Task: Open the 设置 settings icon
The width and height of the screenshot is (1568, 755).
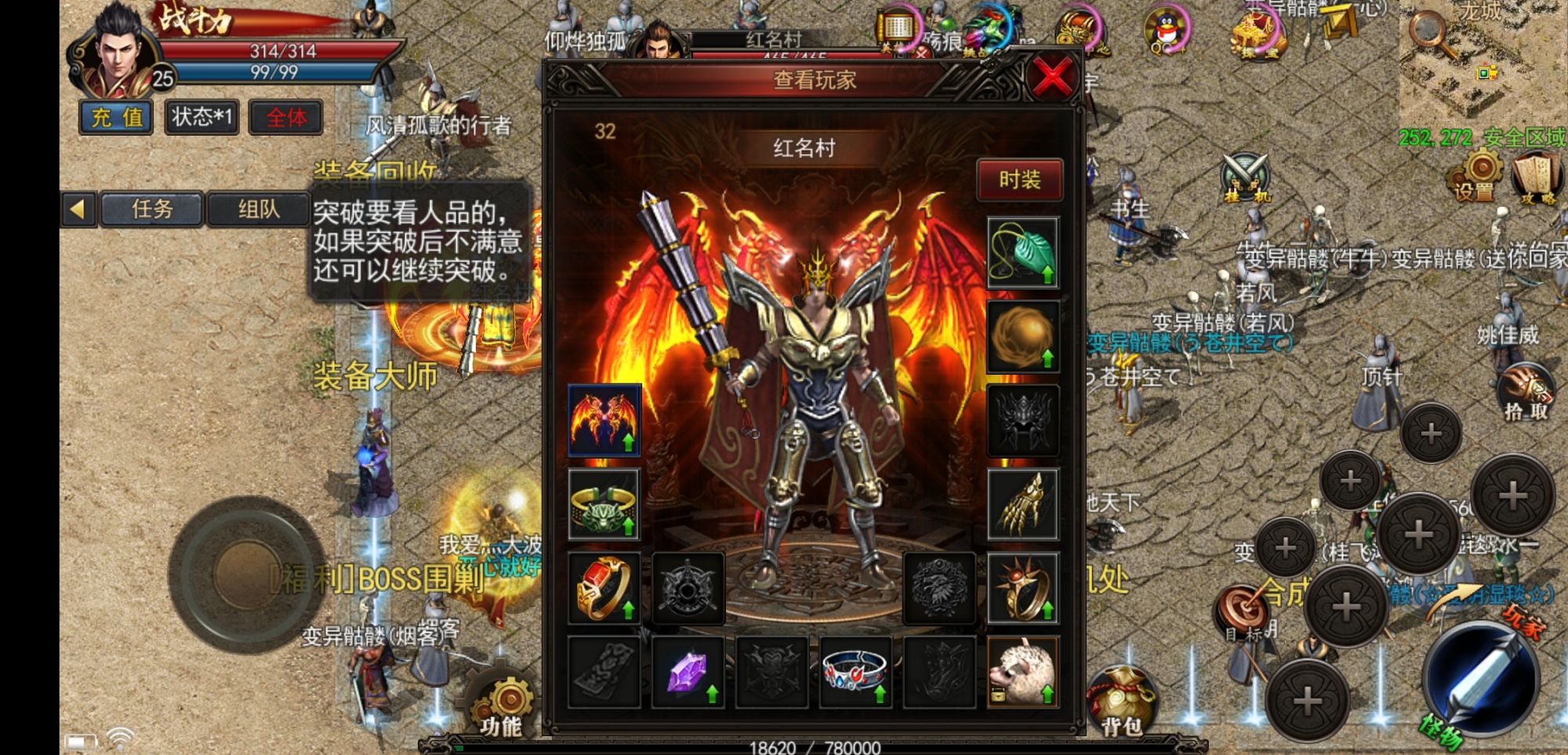Action: [1477, 176]
